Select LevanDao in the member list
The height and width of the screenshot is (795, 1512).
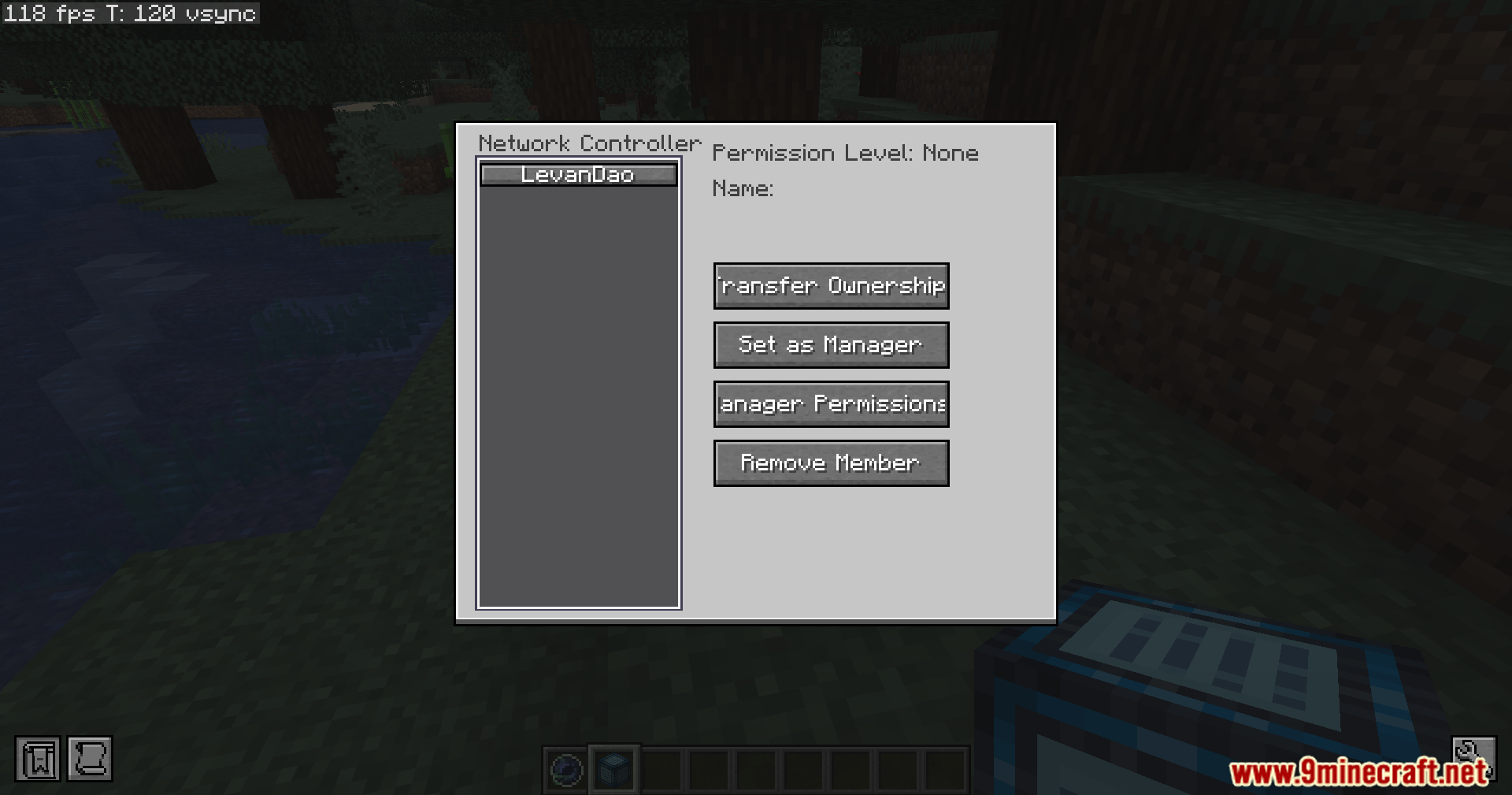pos(579,174)
